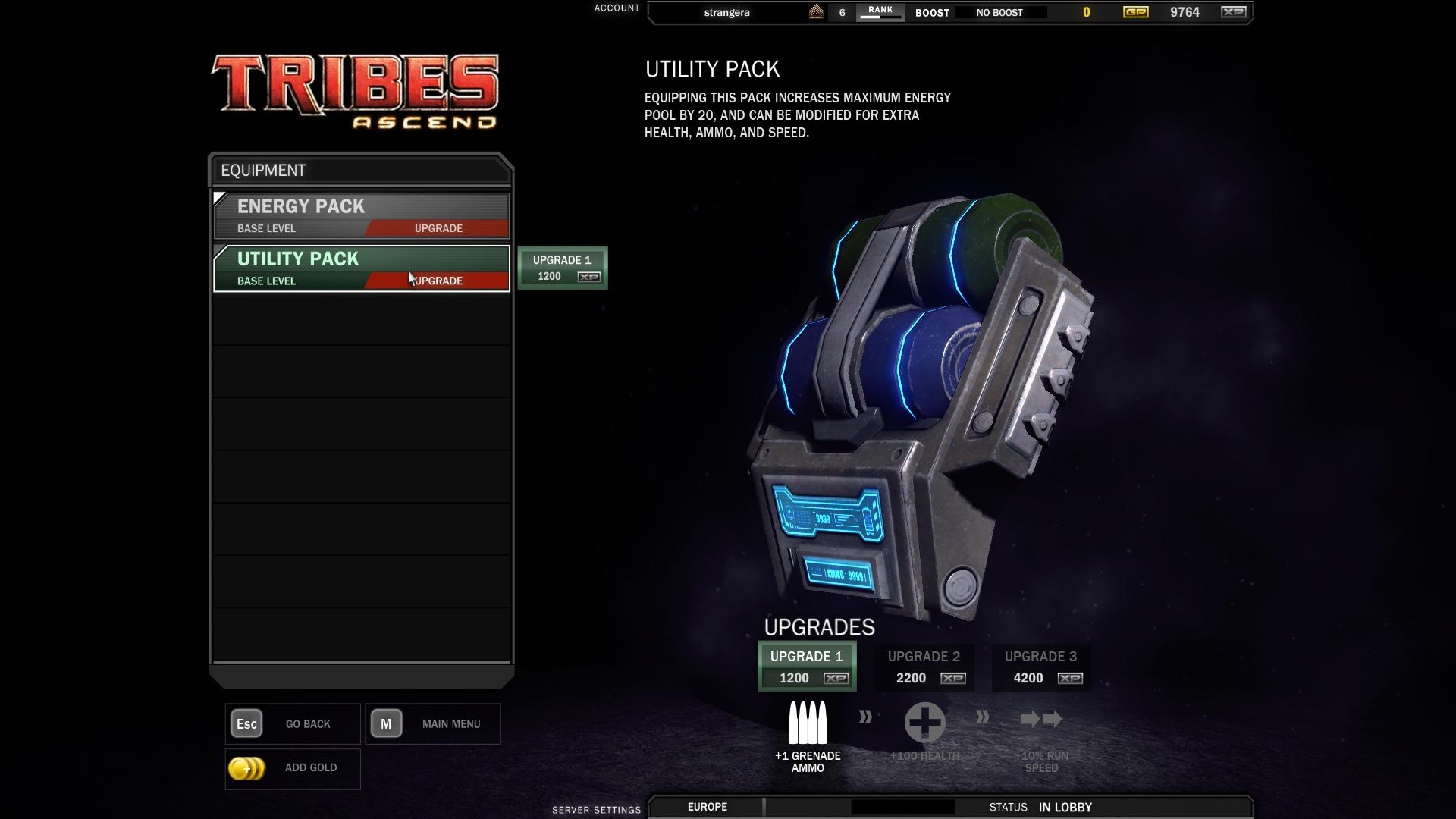The height and width of the screenshot is (819, 1456).
Task: Choose Upgrade 1 for 1200 XP below the pack model
Action: 807,667
